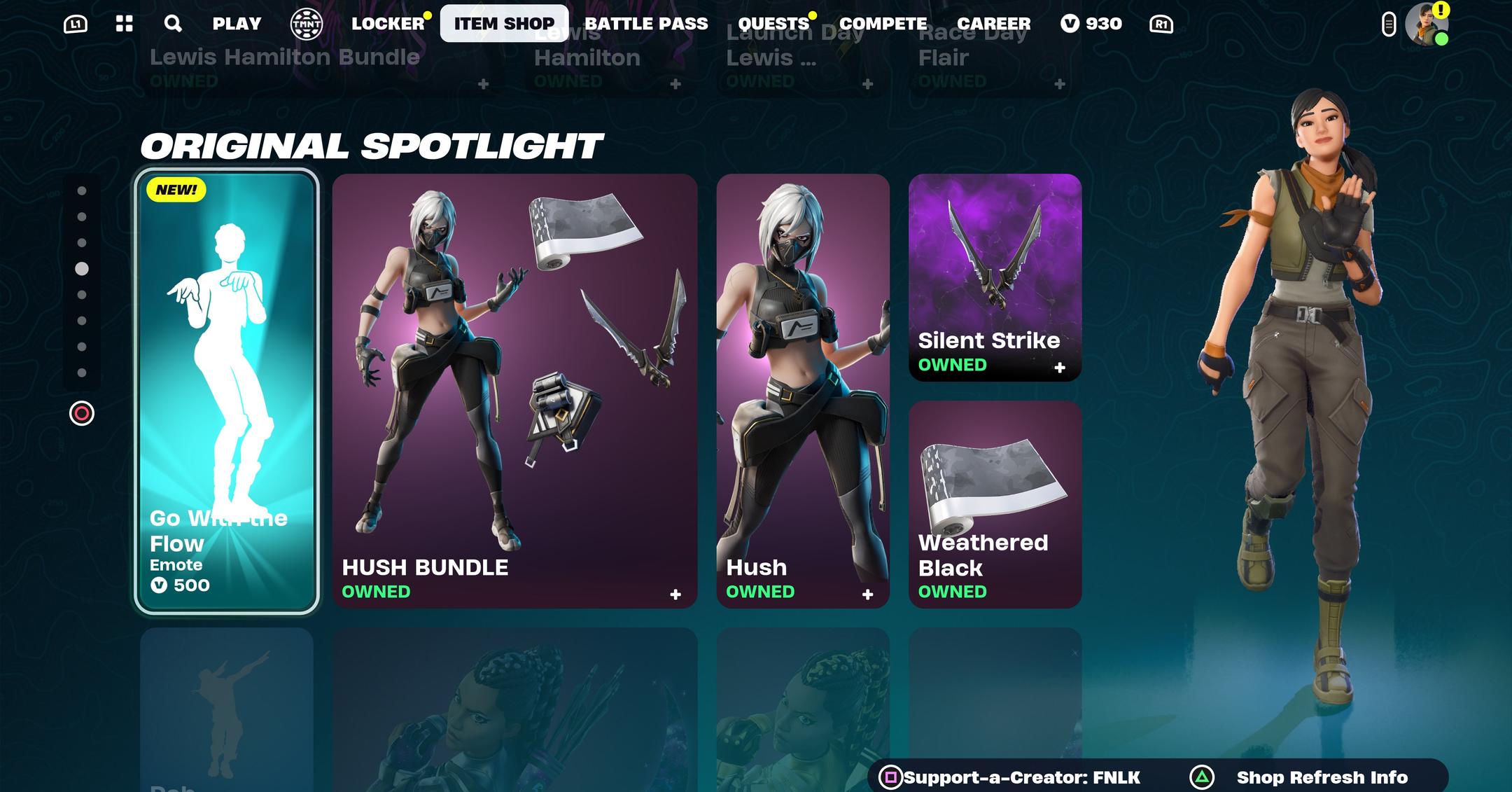Select the last carousel navigation dot
The image size is (1512, 792).
pyautogui.click(x=83, y=372)
